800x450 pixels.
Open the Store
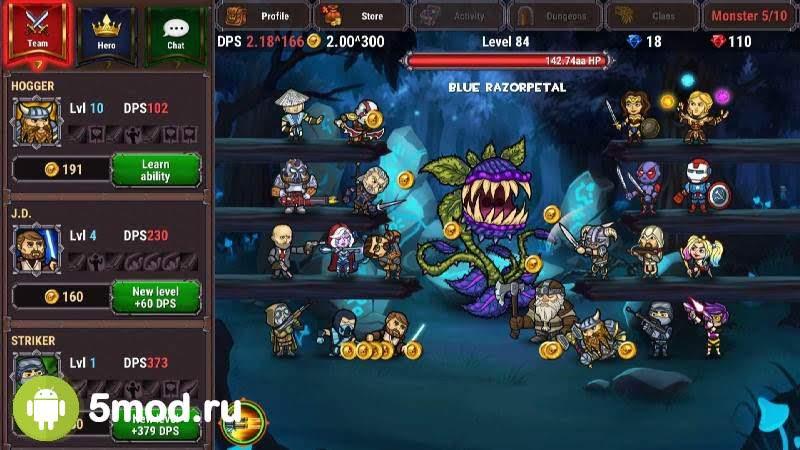click(x=359, y=16)
